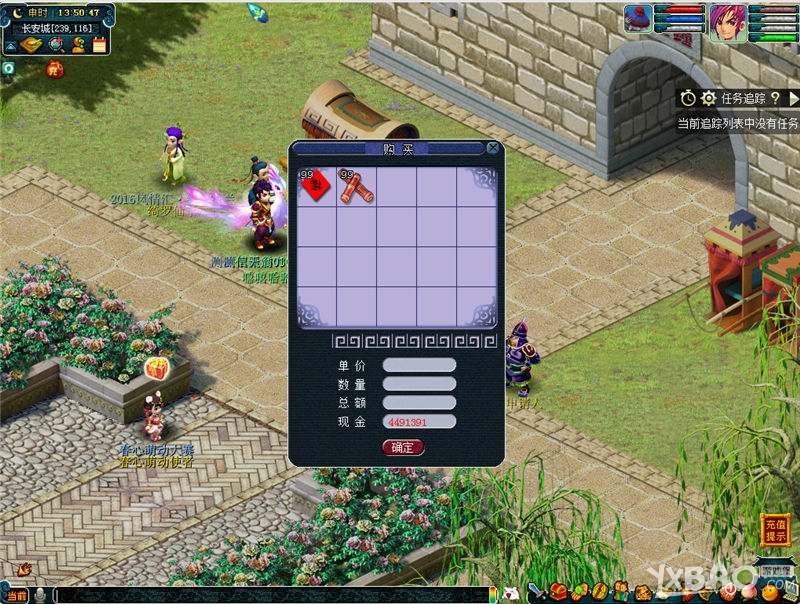The image size is (800, 604).
Task: Open the treasure chest icon in bottom toolbar
Action: [556, 592]
